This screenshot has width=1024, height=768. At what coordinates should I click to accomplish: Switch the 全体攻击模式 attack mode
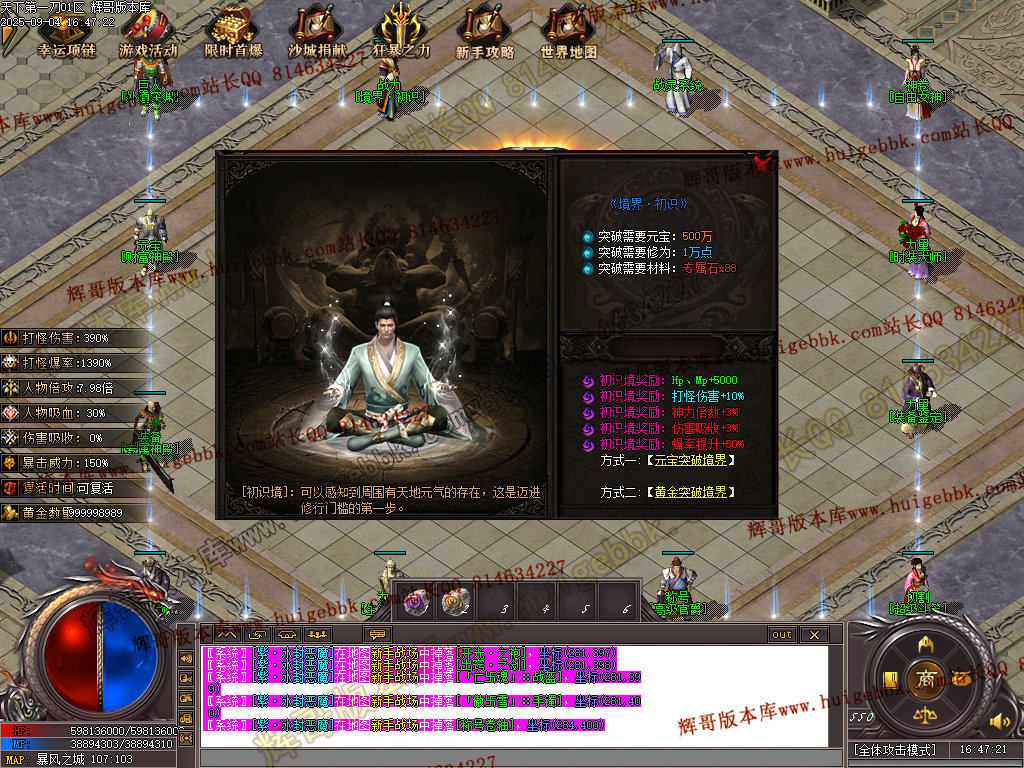[895, 749]
